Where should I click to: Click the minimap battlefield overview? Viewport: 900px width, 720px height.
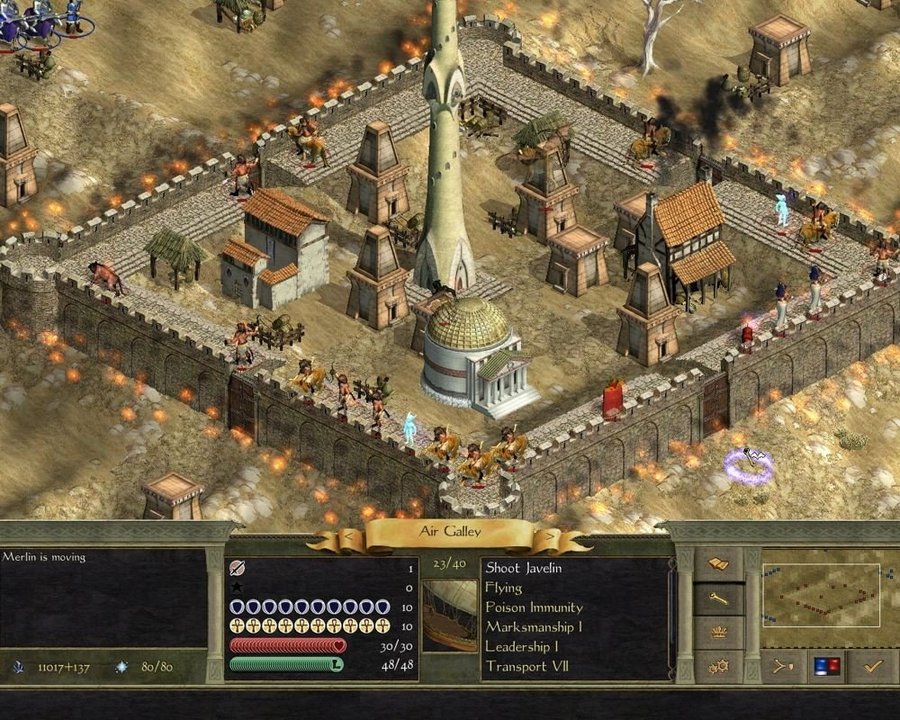[x=821, y=595]
